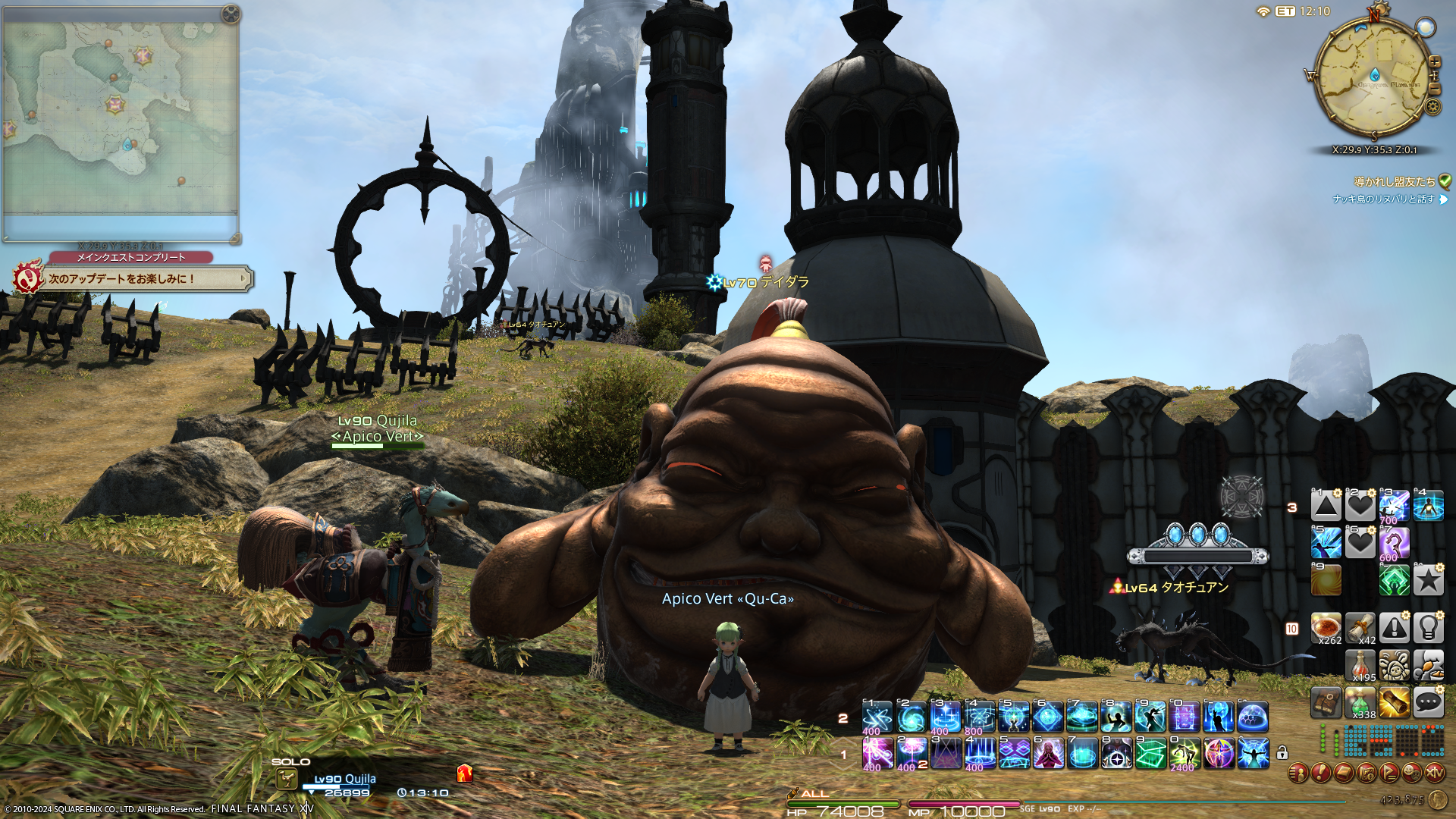
Task: Zoom out the minimap with minus button
Action: [x=1435, y=89]
